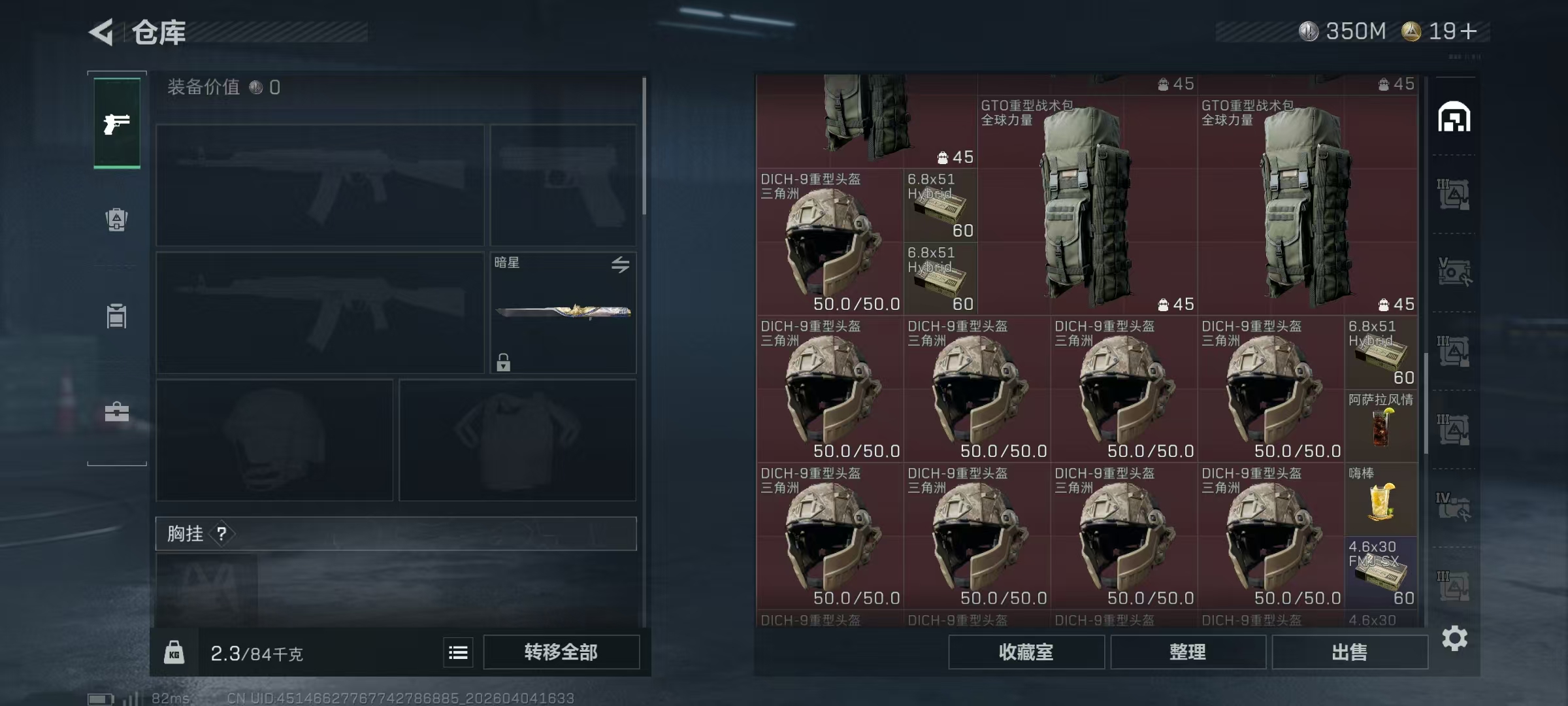The image size is (1568, 706).
Task: Open the loadout list view
Action: pyautogui.click(x=458, y=652)
